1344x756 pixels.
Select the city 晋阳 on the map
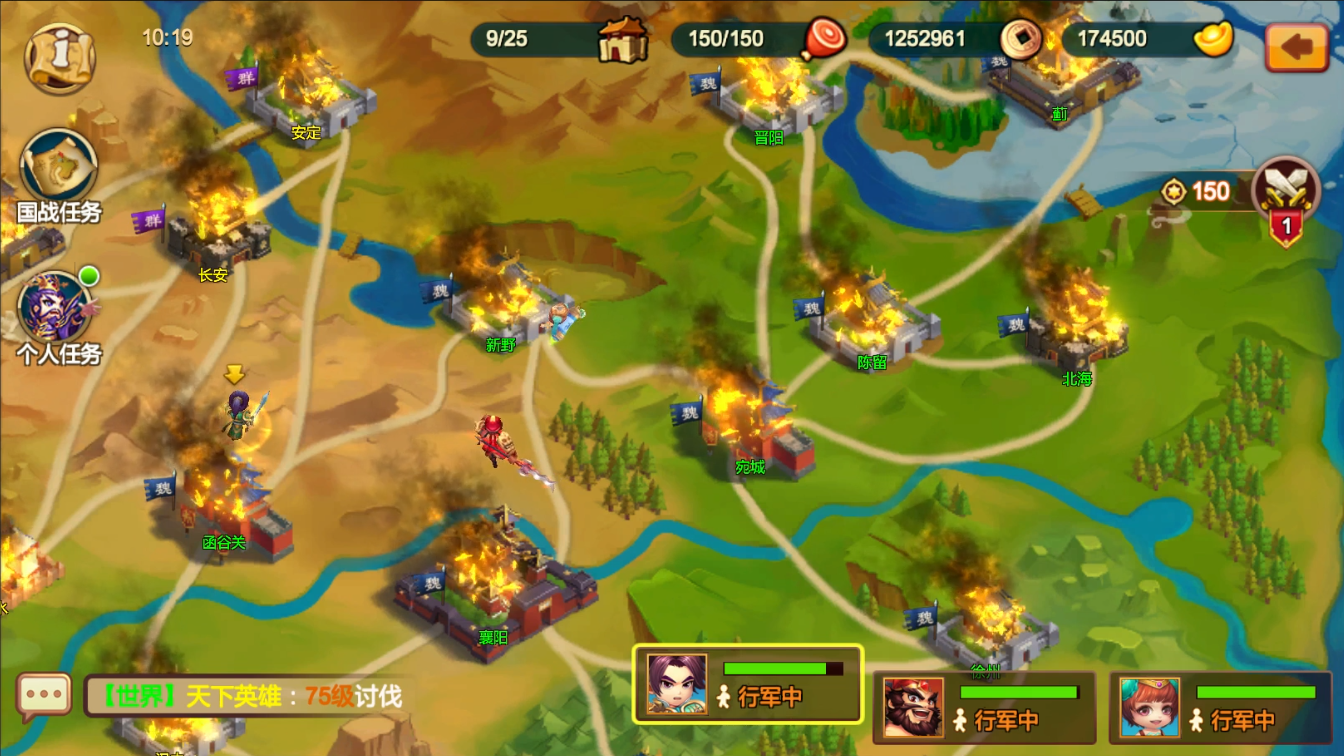pos(770,100)
